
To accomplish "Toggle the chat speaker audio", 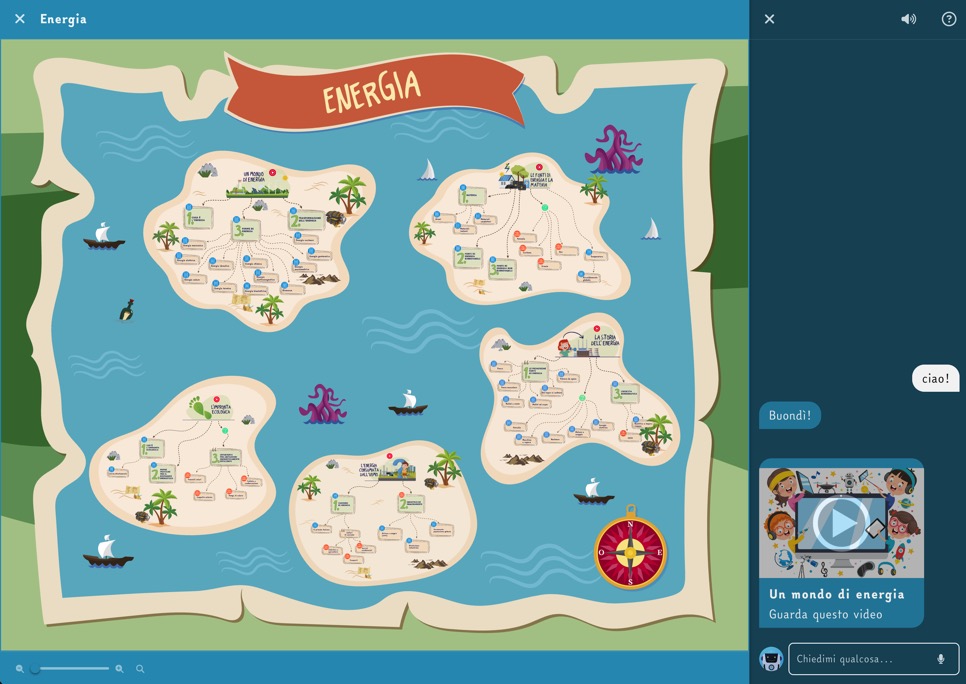I will (908, 19).
